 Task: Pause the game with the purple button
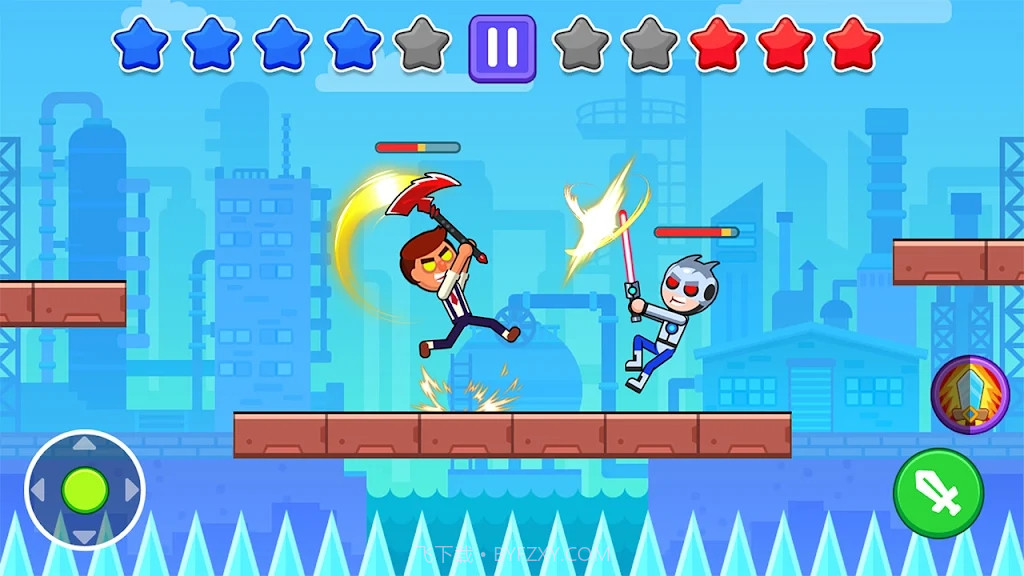click(x=502, y=47)
